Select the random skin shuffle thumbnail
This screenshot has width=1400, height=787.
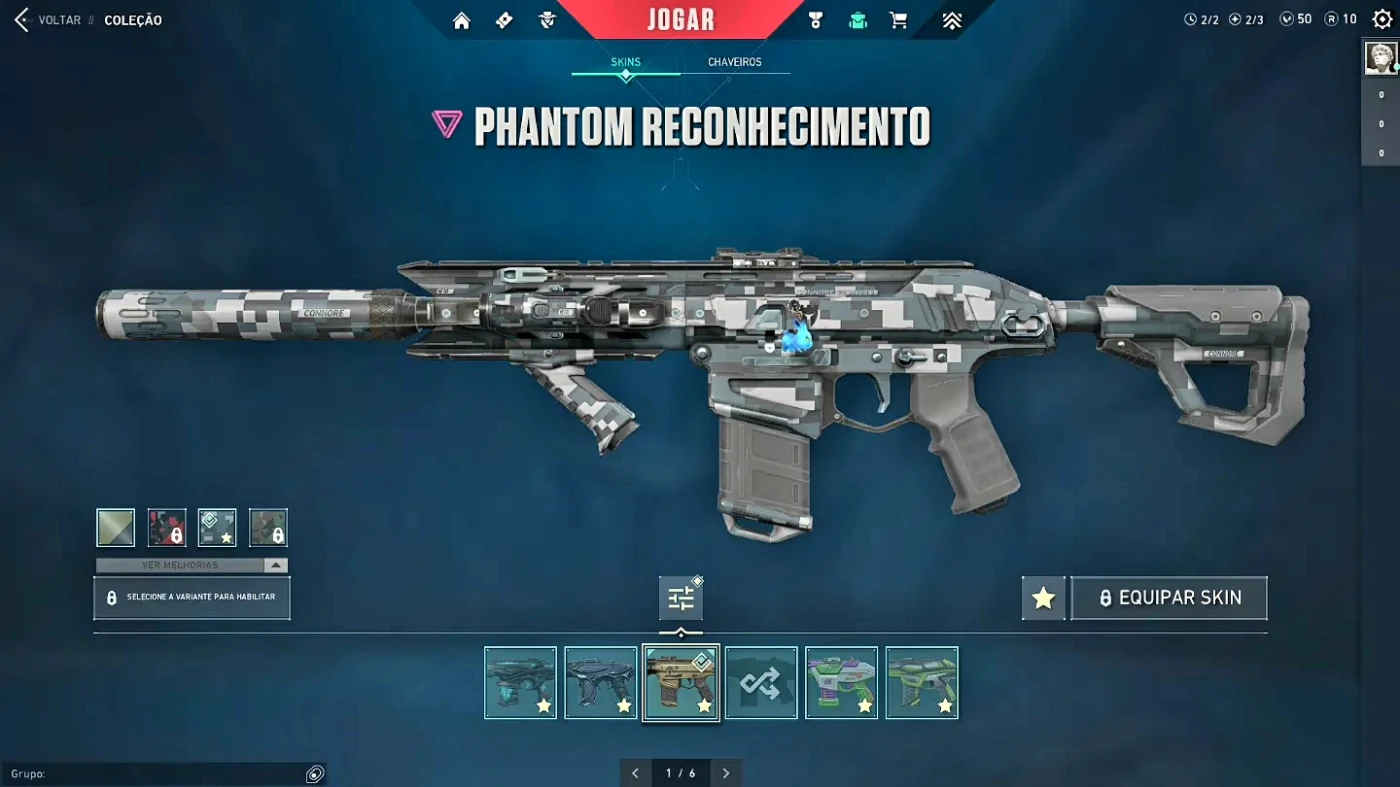click(761, 682)
